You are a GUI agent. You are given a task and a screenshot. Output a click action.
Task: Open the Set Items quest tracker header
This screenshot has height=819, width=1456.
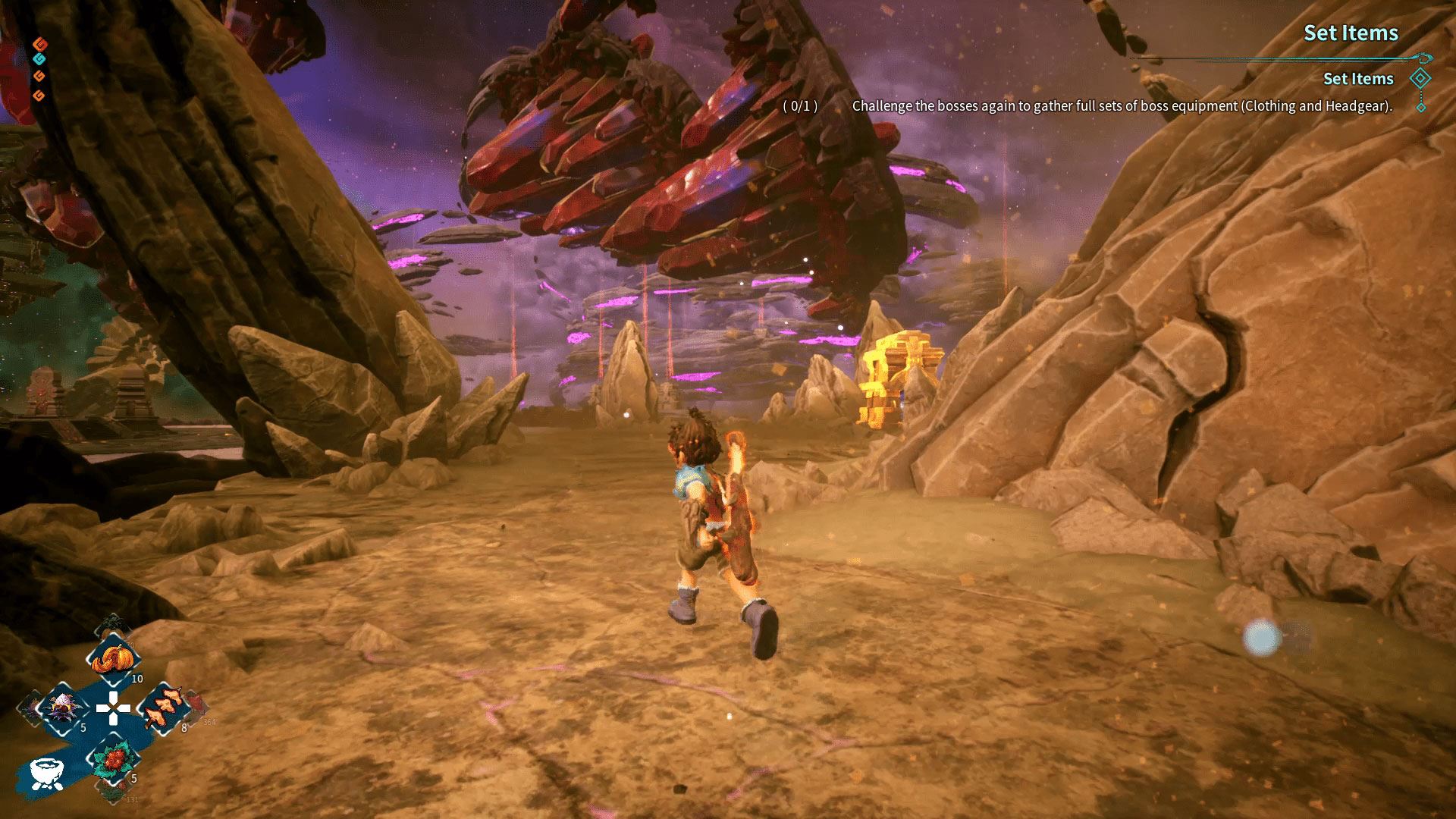[1351, 33]
